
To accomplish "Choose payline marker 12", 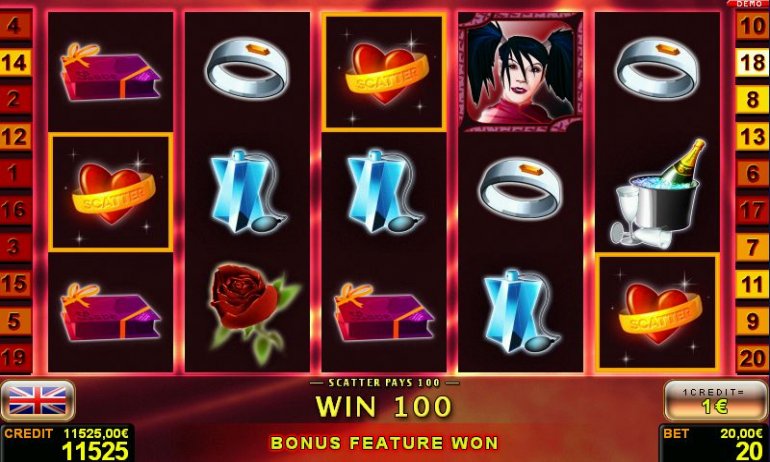I will (15, 136).
